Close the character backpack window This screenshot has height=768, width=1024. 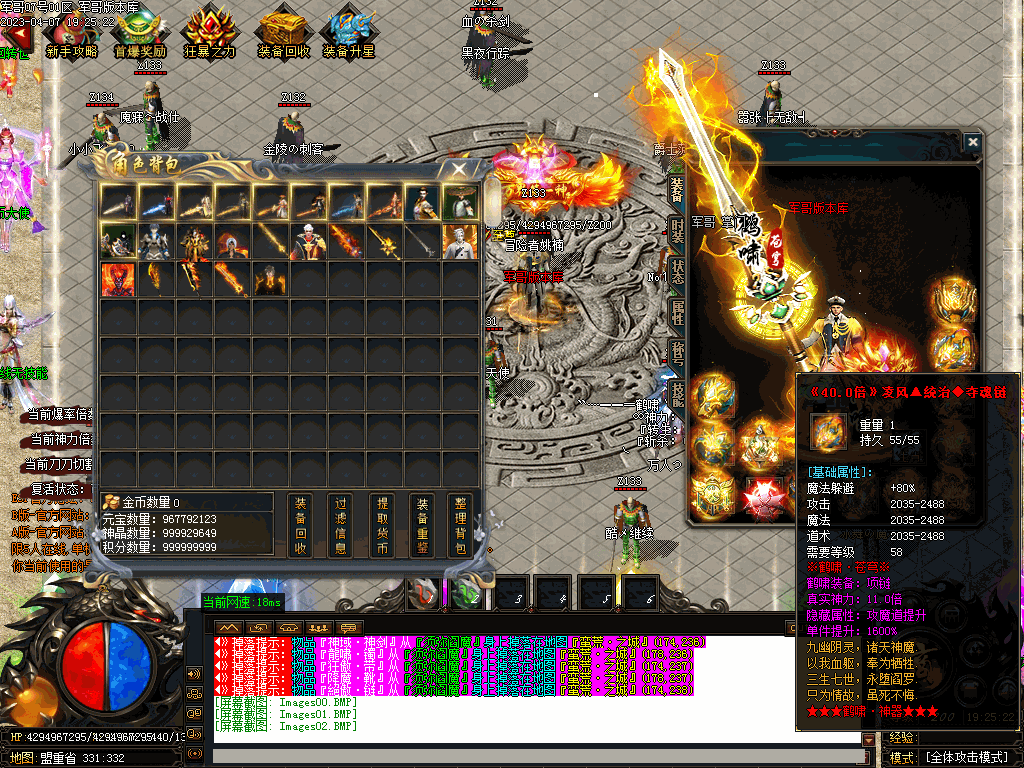click(x=459, y=169)
